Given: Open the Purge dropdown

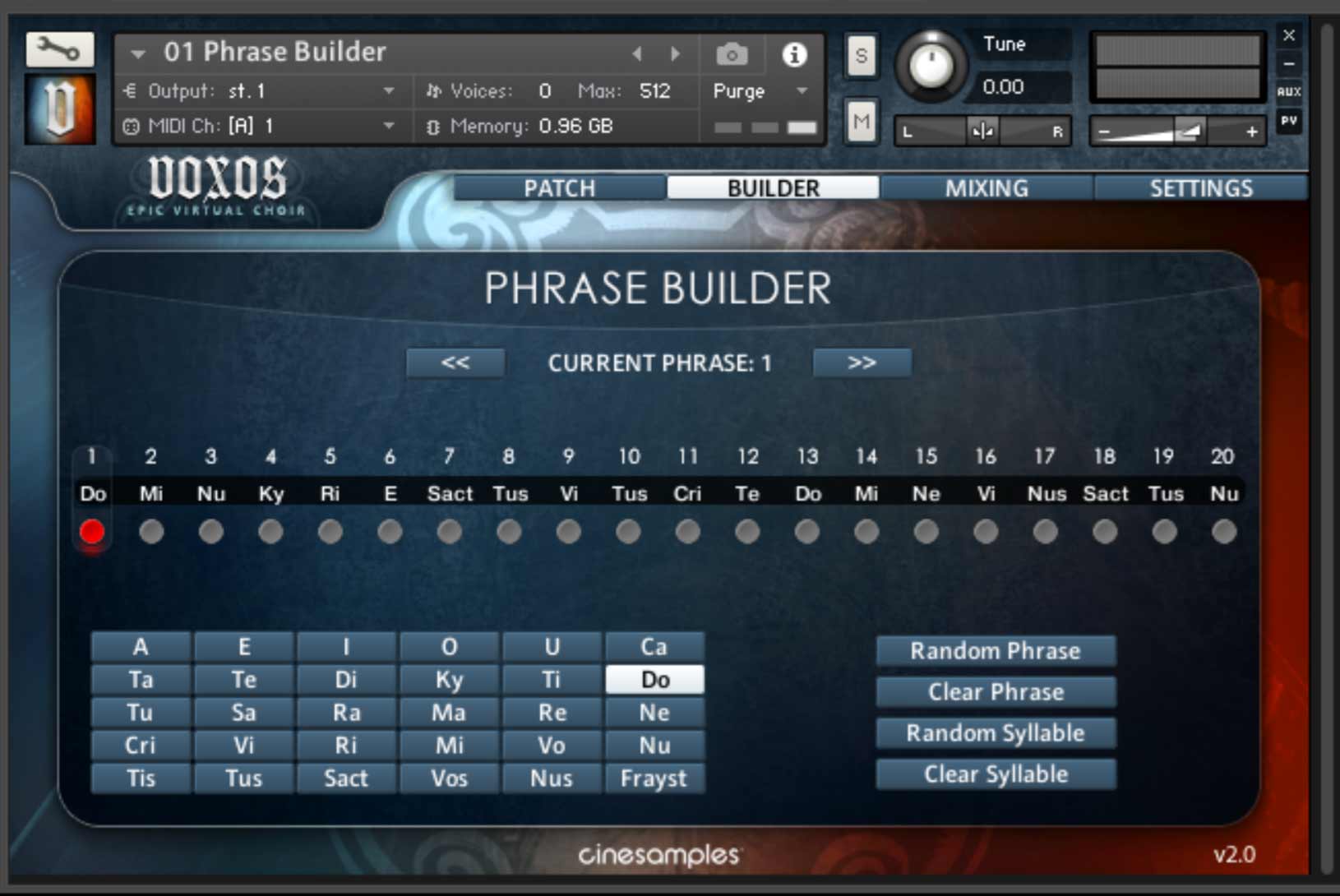Looking at the screenshot, I should (760, 91).
